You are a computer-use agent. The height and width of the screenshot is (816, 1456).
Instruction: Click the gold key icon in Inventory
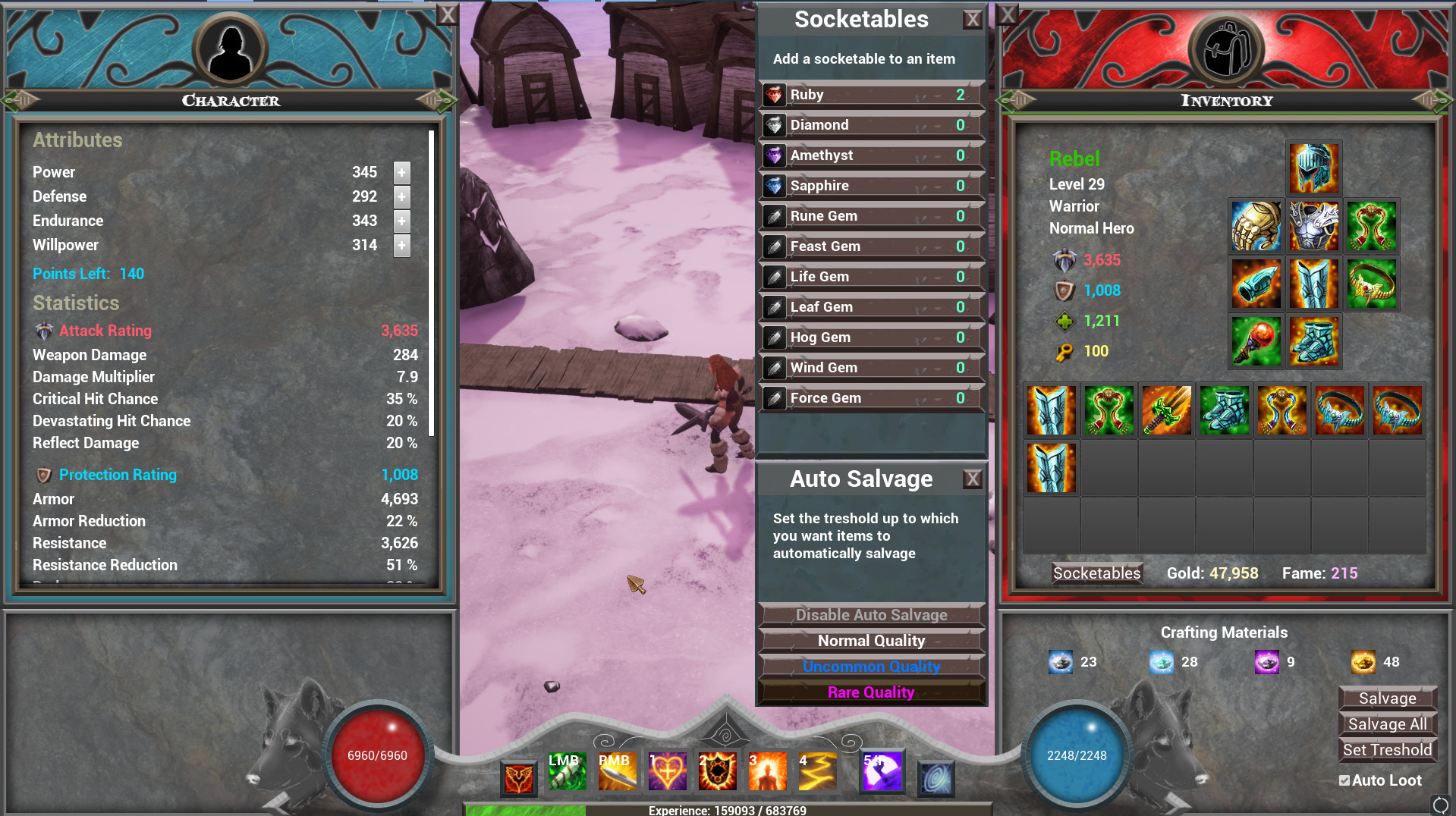coord(1064,351)
